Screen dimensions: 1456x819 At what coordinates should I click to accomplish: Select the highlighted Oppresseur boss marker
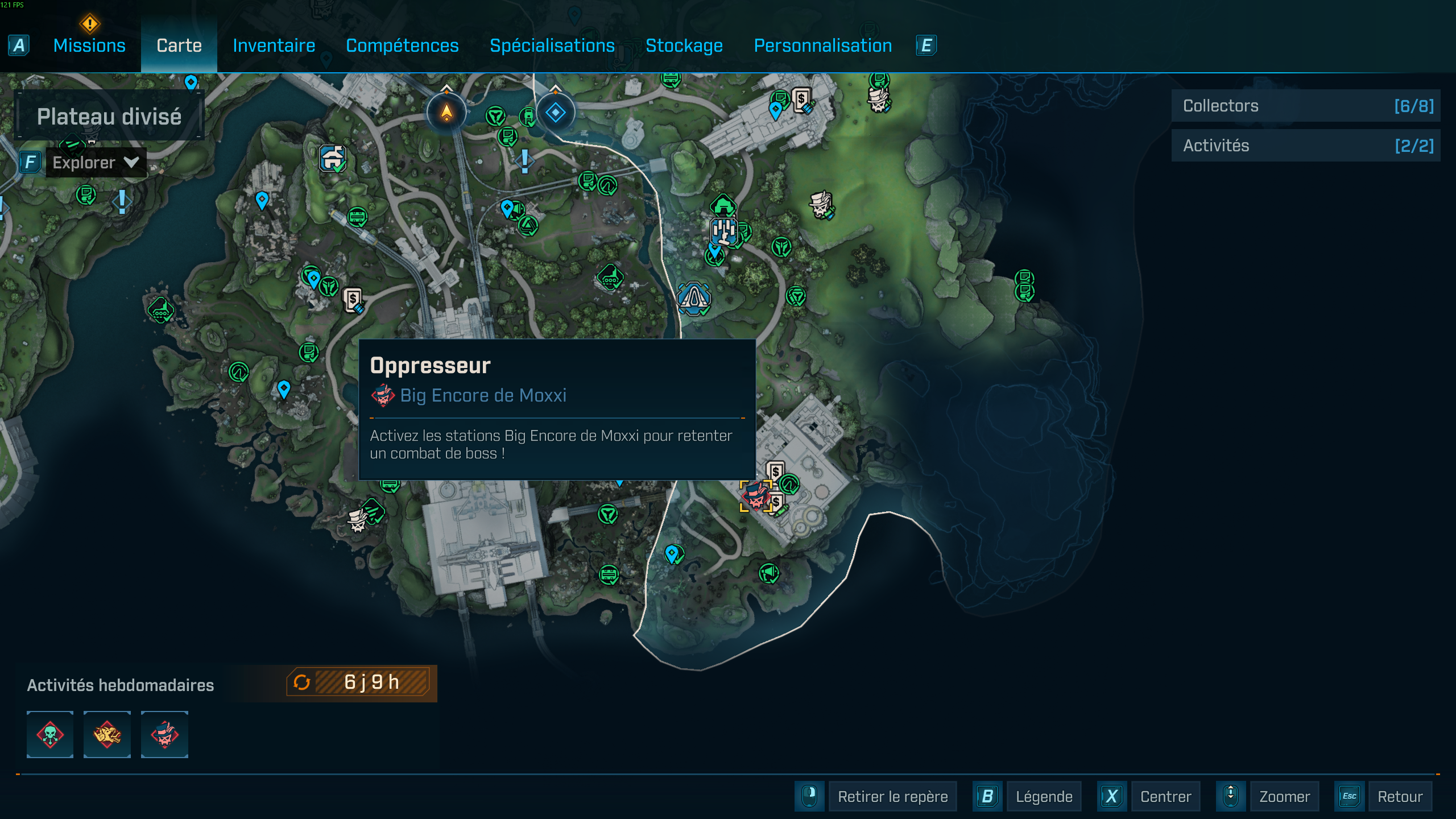[x=755, y=497]
